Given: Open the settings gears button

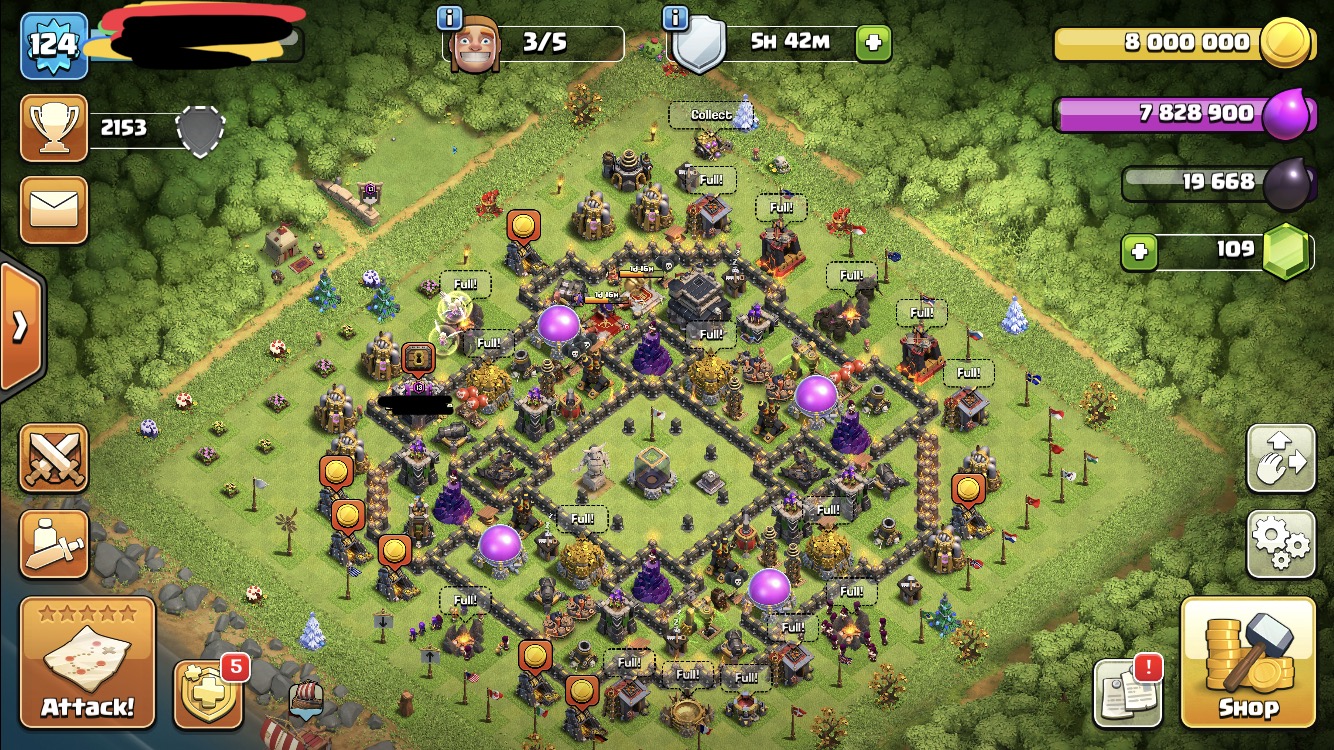Looking at the screenshot, I should click(1280, 544).
